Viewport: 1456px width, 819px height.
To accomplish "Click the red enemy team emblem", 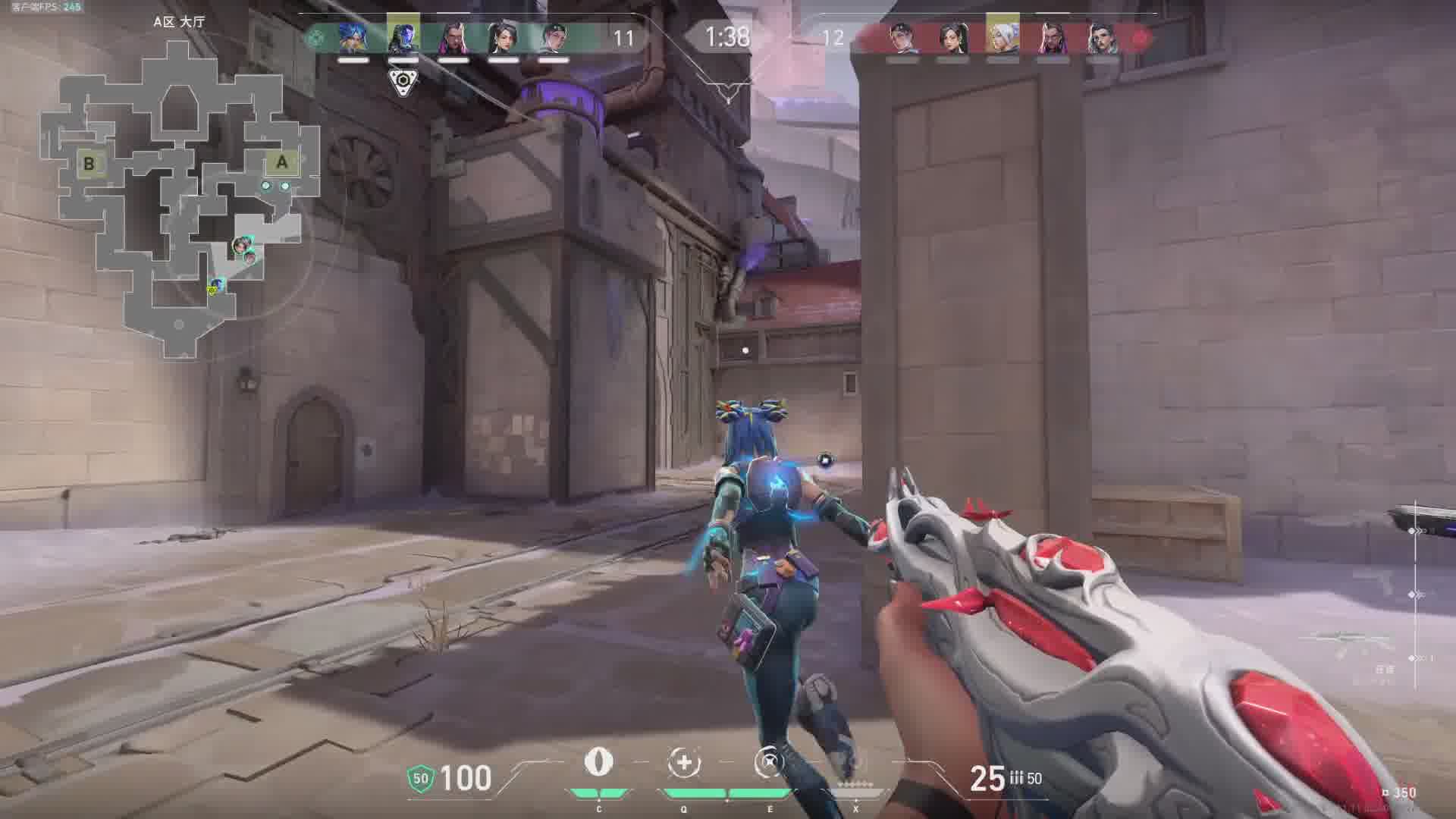I will click(1139, 37).
